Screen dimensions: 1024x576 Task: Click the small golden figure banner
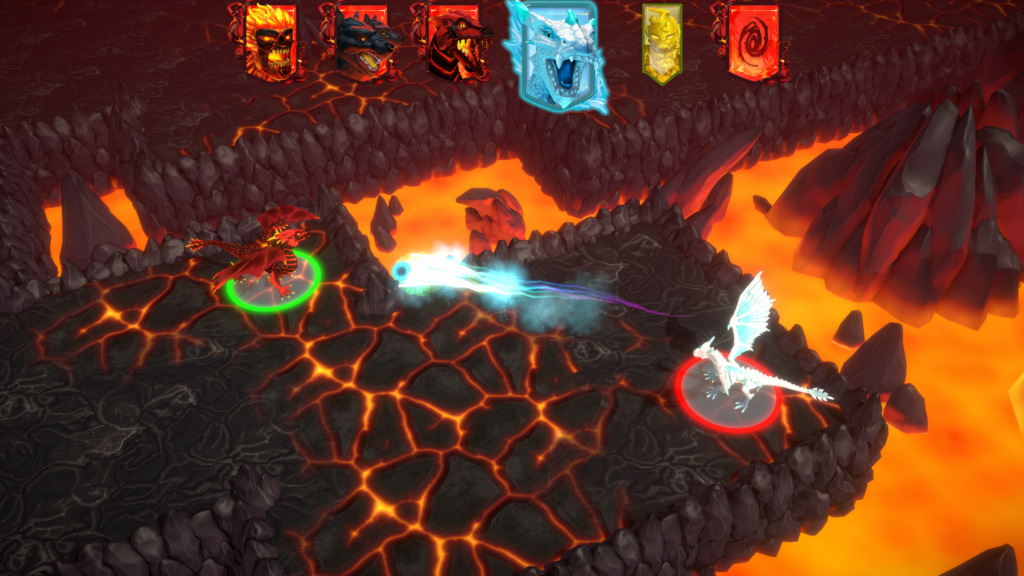click(661, 43)
